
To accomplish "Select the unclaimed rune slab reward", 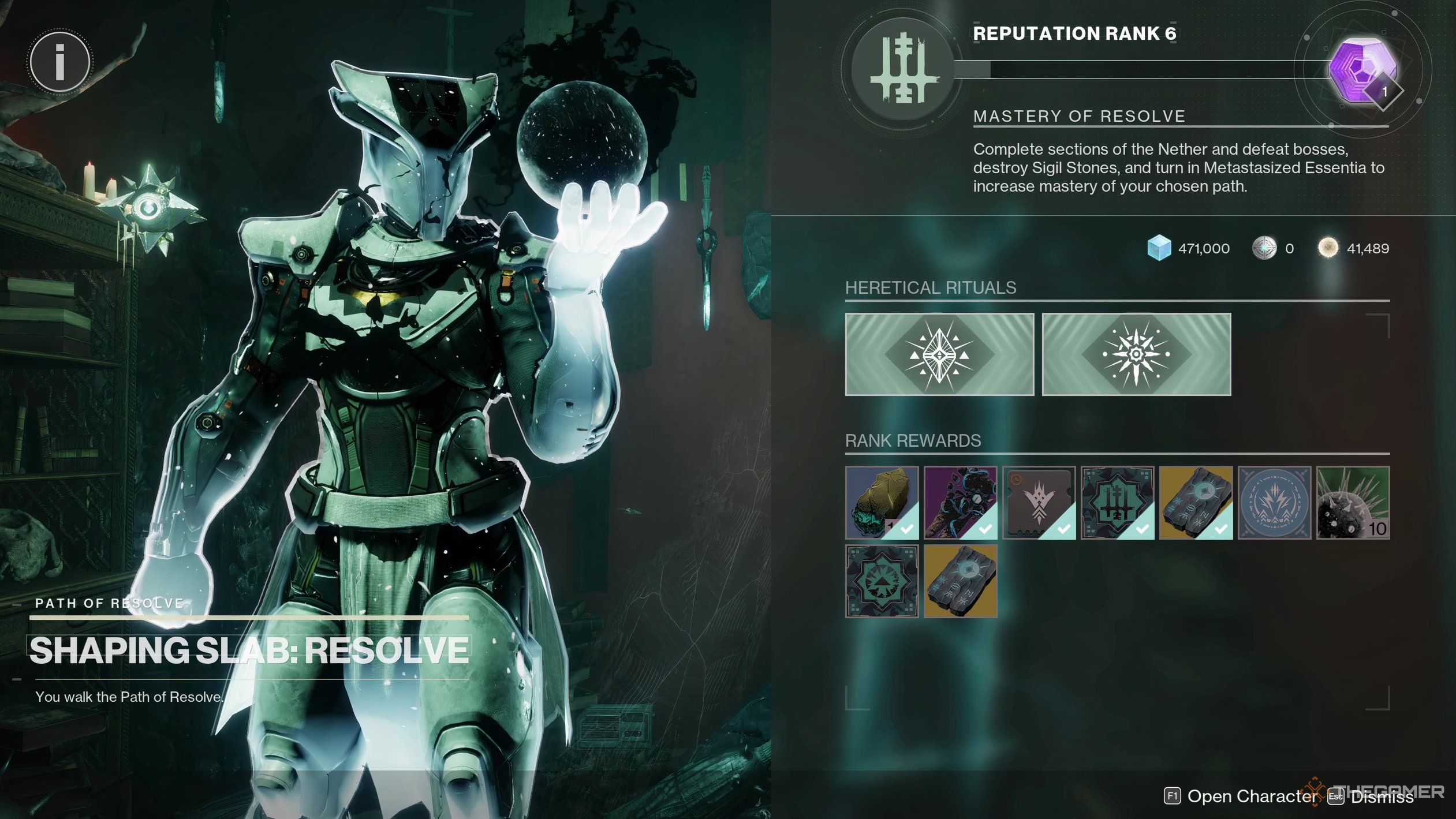I will [x=960, y=581].
